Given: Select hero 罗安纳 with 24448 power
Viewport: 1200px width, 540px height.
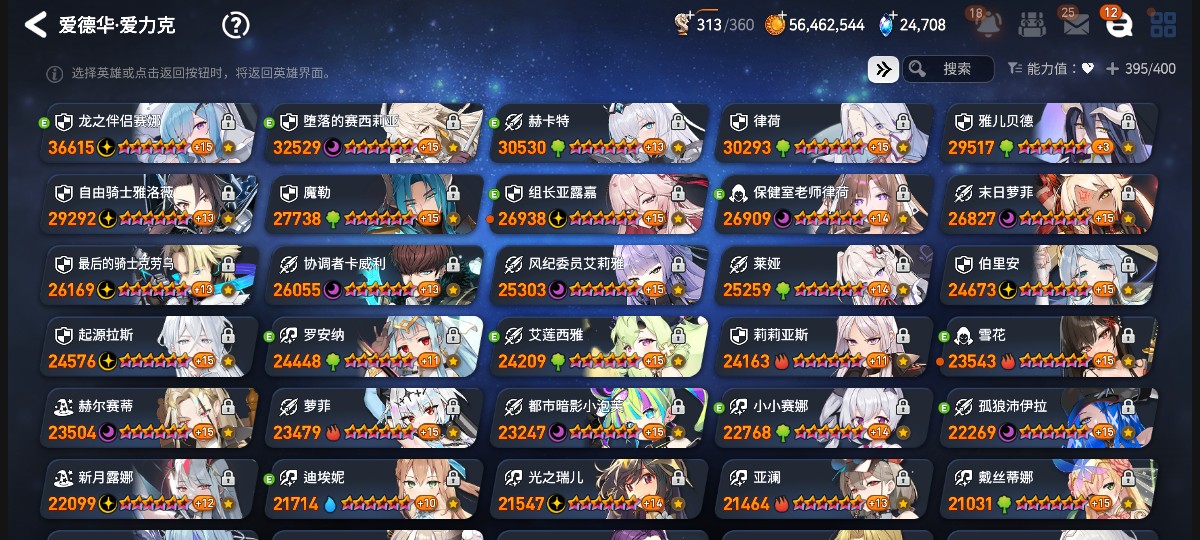Looking at the screenshot, I should pyautogui.click(x=375, y=347).
